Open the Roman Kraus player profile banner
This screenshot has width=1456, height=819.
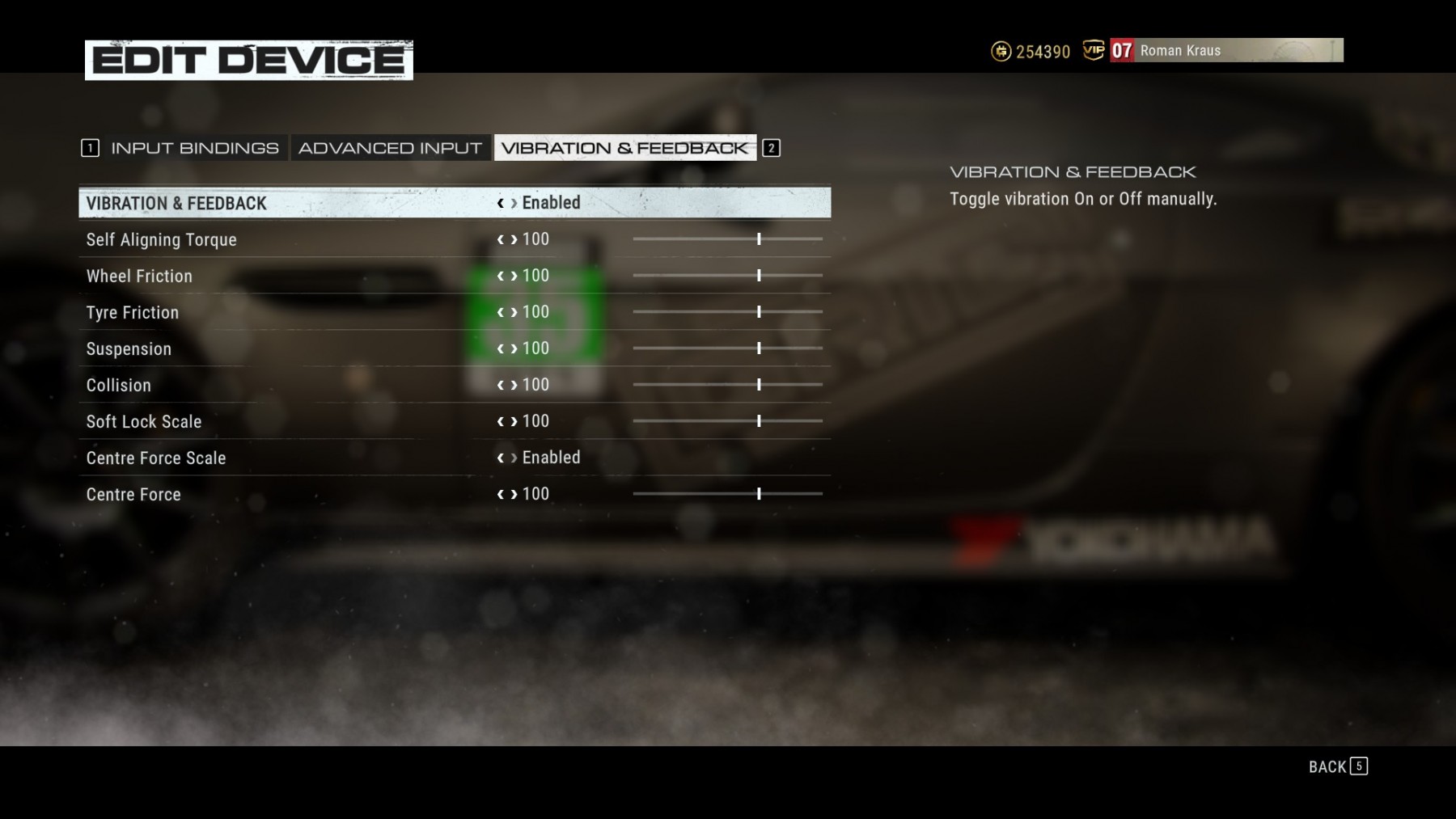tap(1226, 50)
